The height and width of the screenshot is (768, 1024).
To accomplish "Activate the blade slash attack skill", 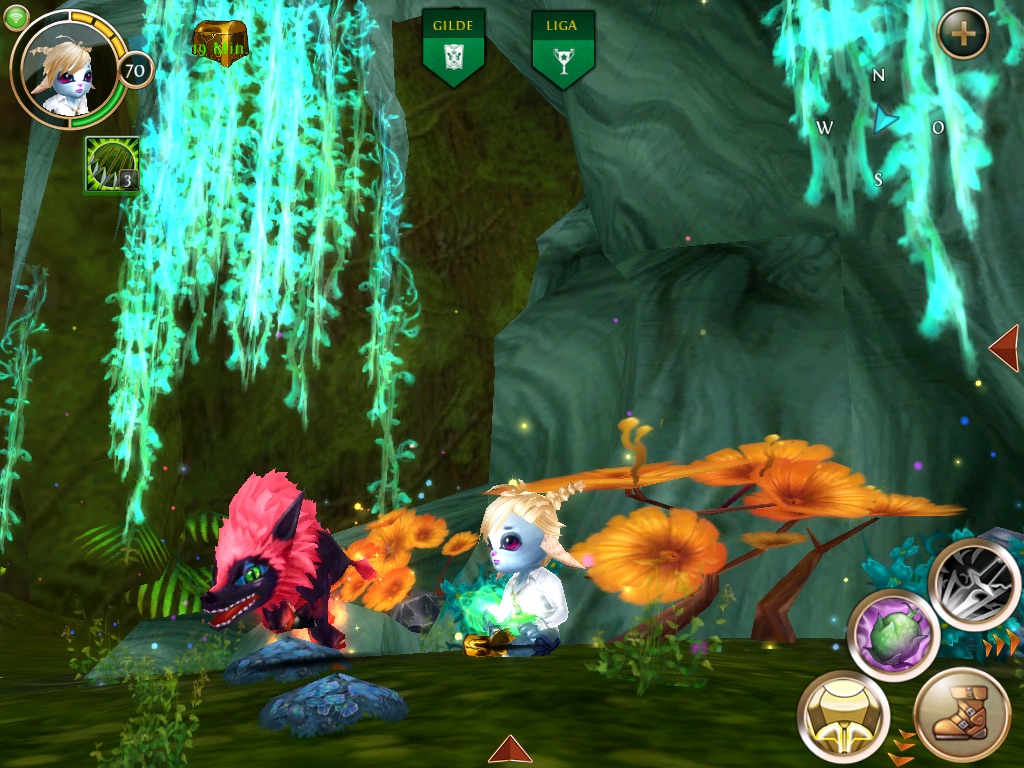I will 975,582.
